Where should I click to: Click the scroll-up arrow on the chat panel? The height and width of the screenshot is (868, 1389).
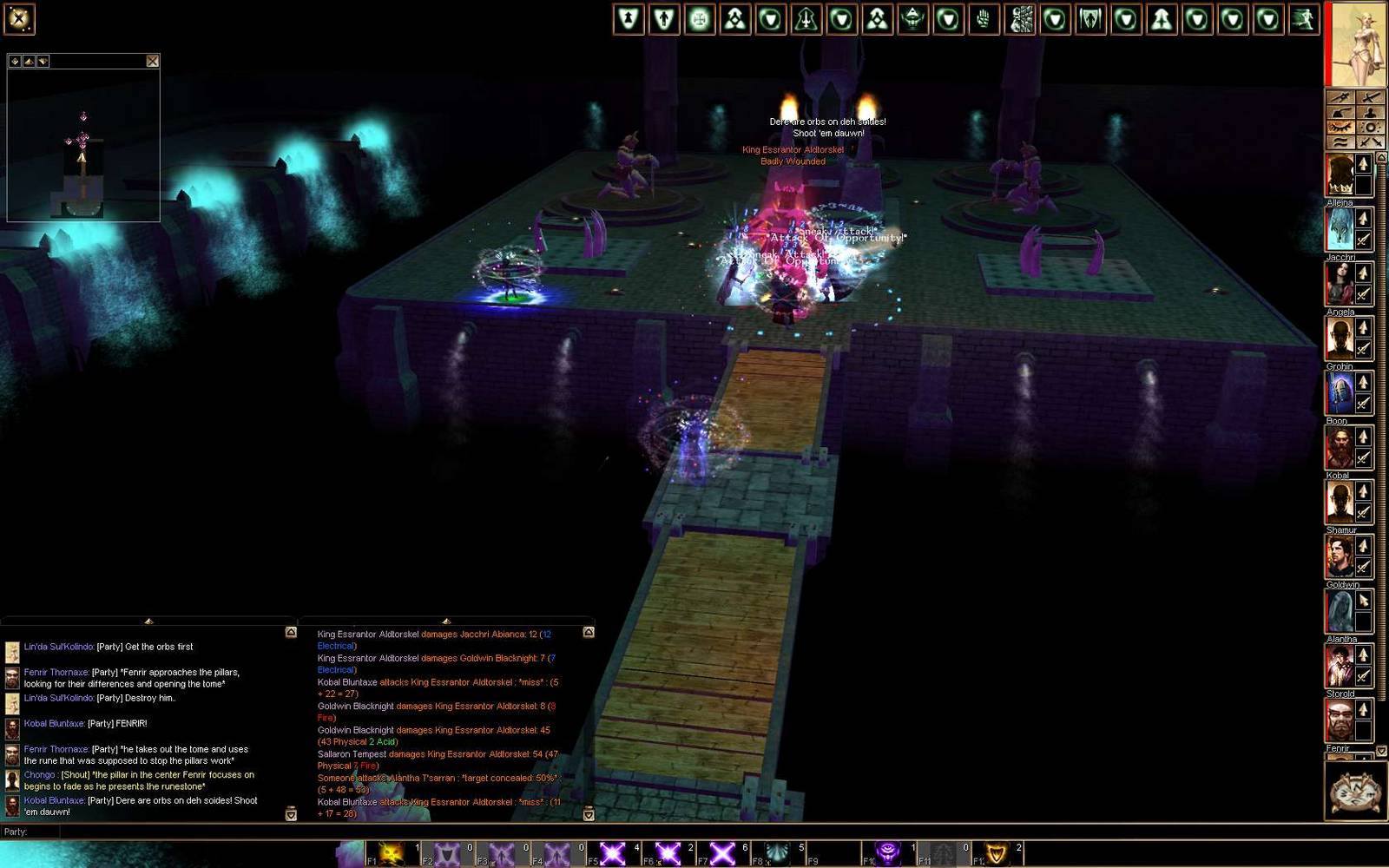point(291,632)
